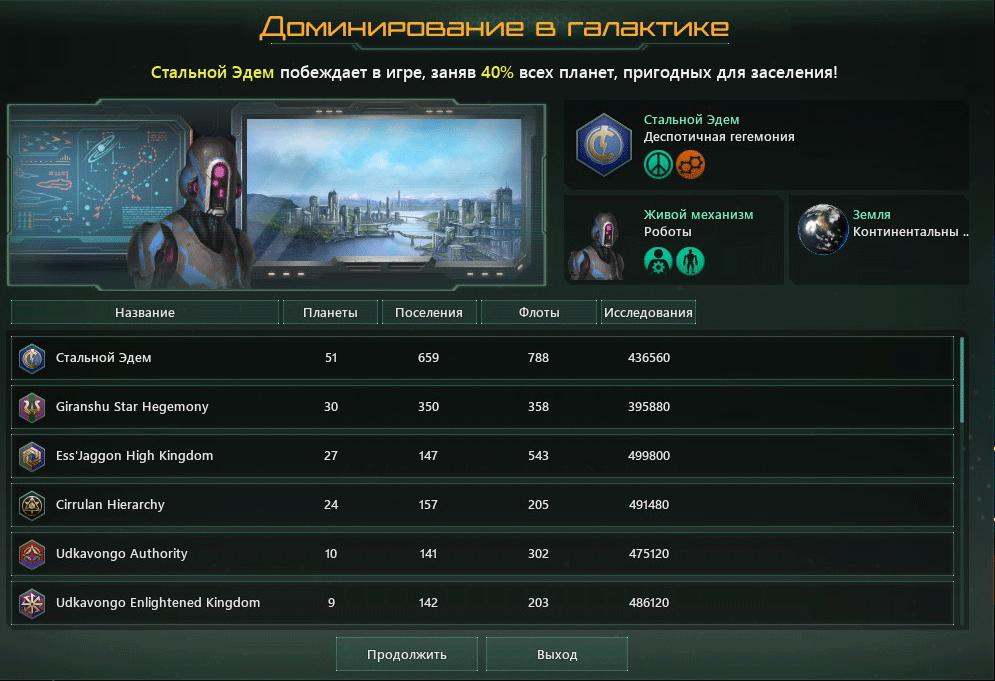Select the Стальной Эдем row in table

tap(482, 358)
